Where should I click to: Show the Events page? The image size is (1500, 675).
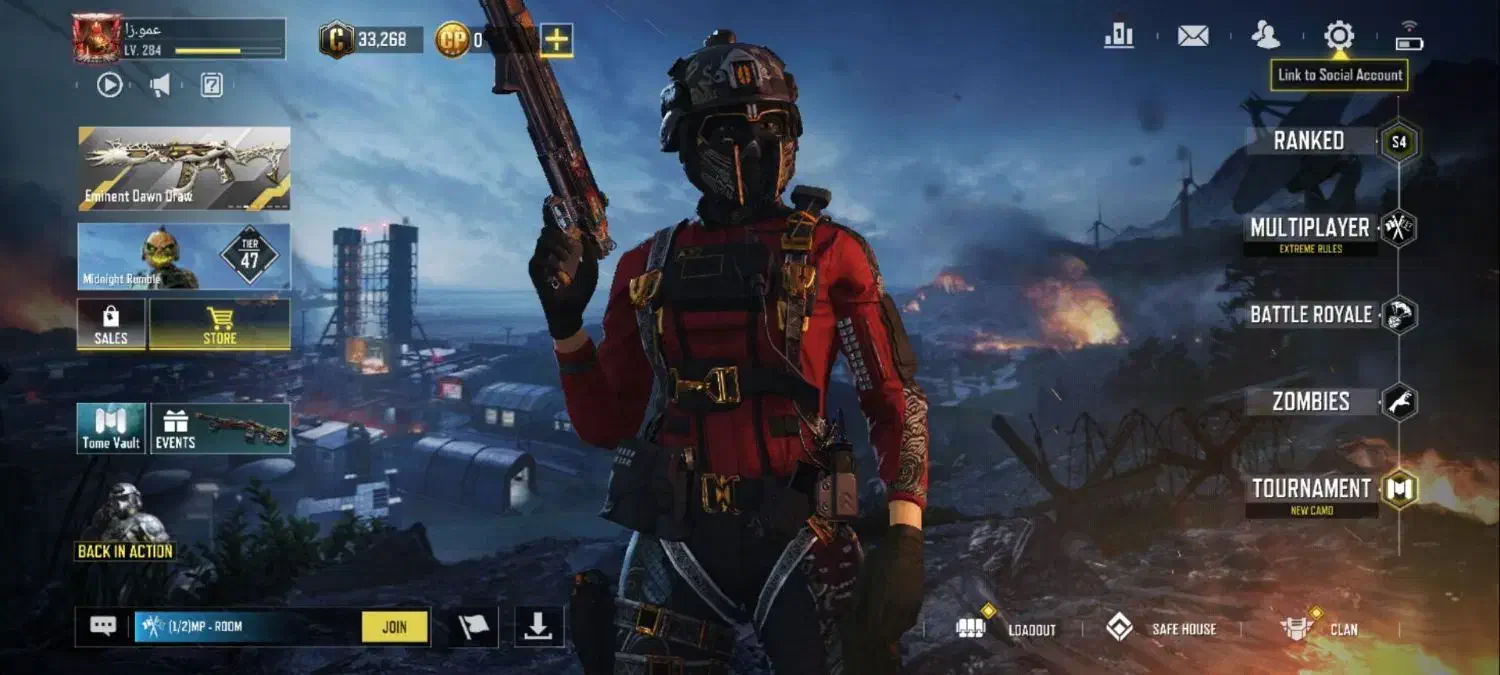coord(221,428)
